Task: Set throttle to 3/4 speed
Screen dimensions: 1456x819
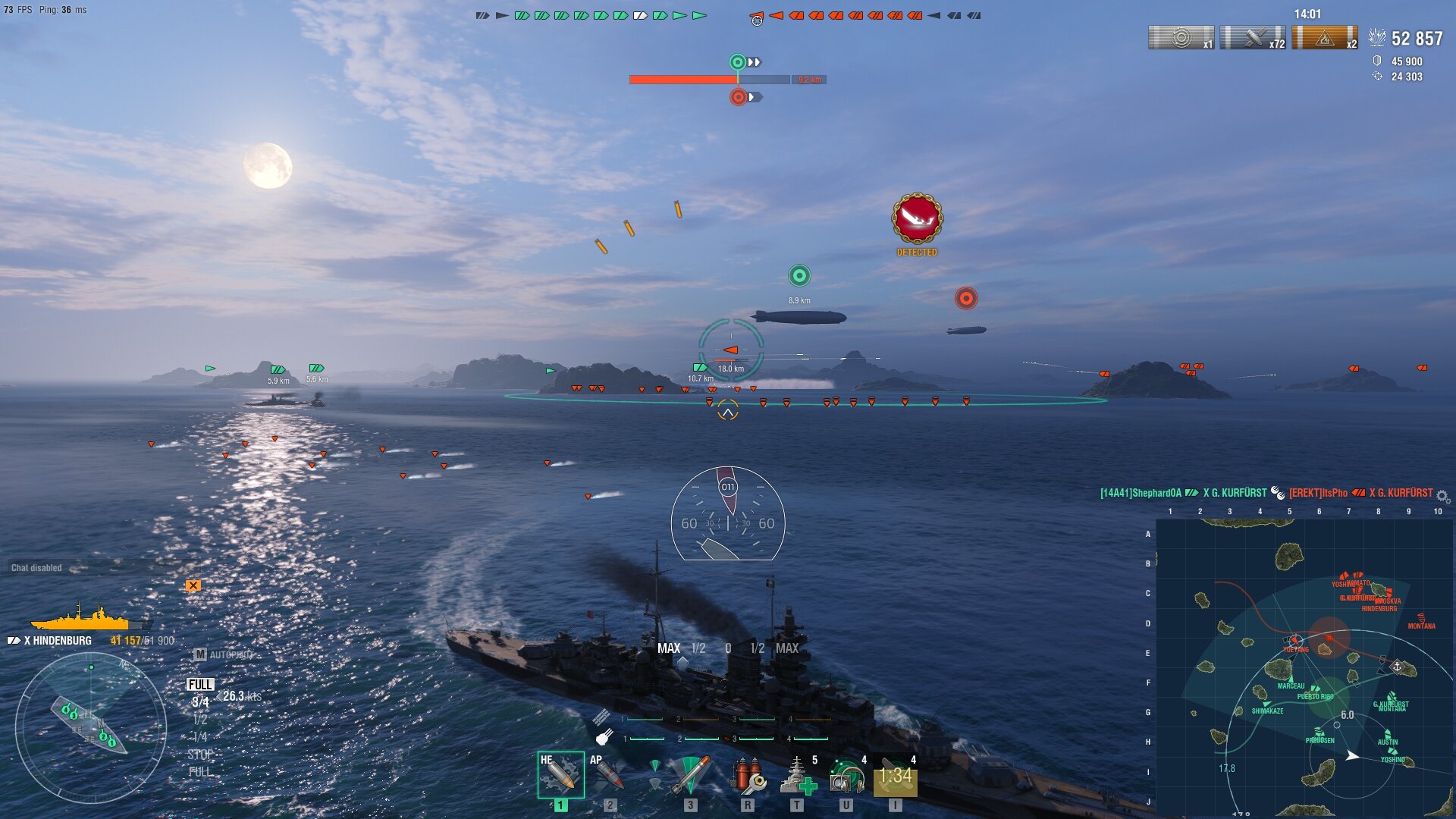Action: pyautogui.click(x=200, y=702)
